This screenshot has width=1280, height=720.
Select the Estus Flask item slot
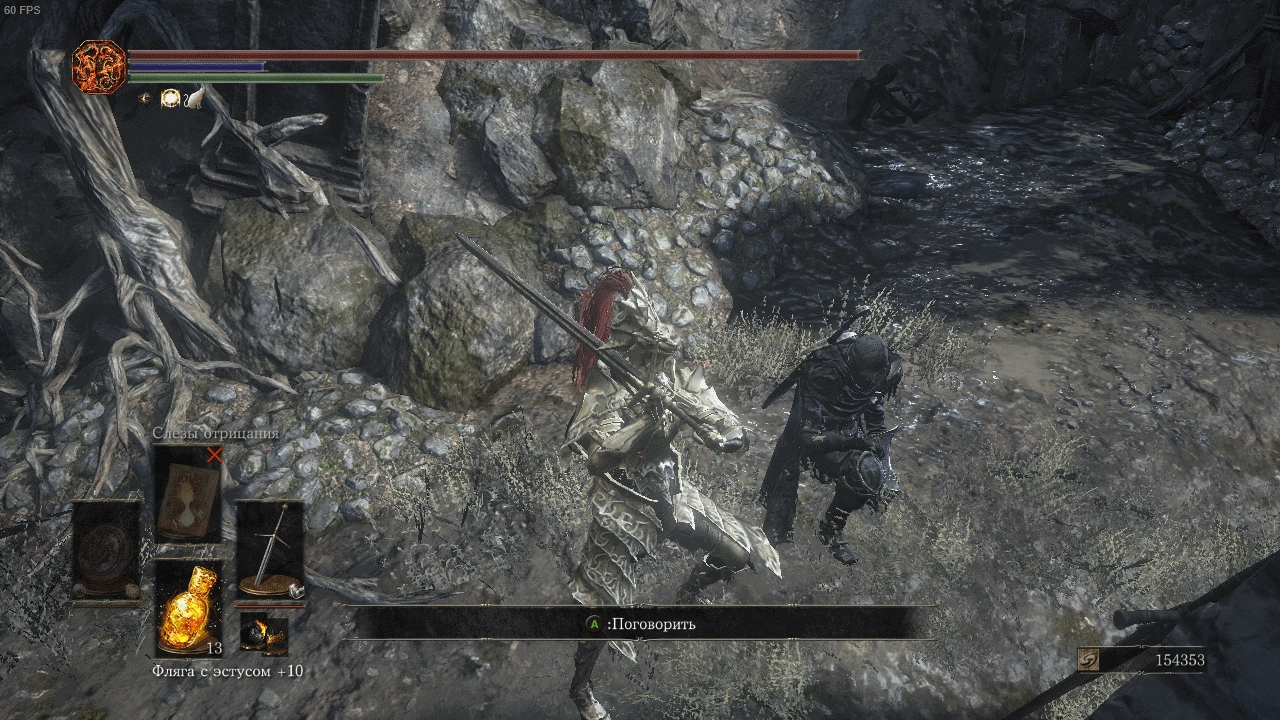tap(189, 606)
